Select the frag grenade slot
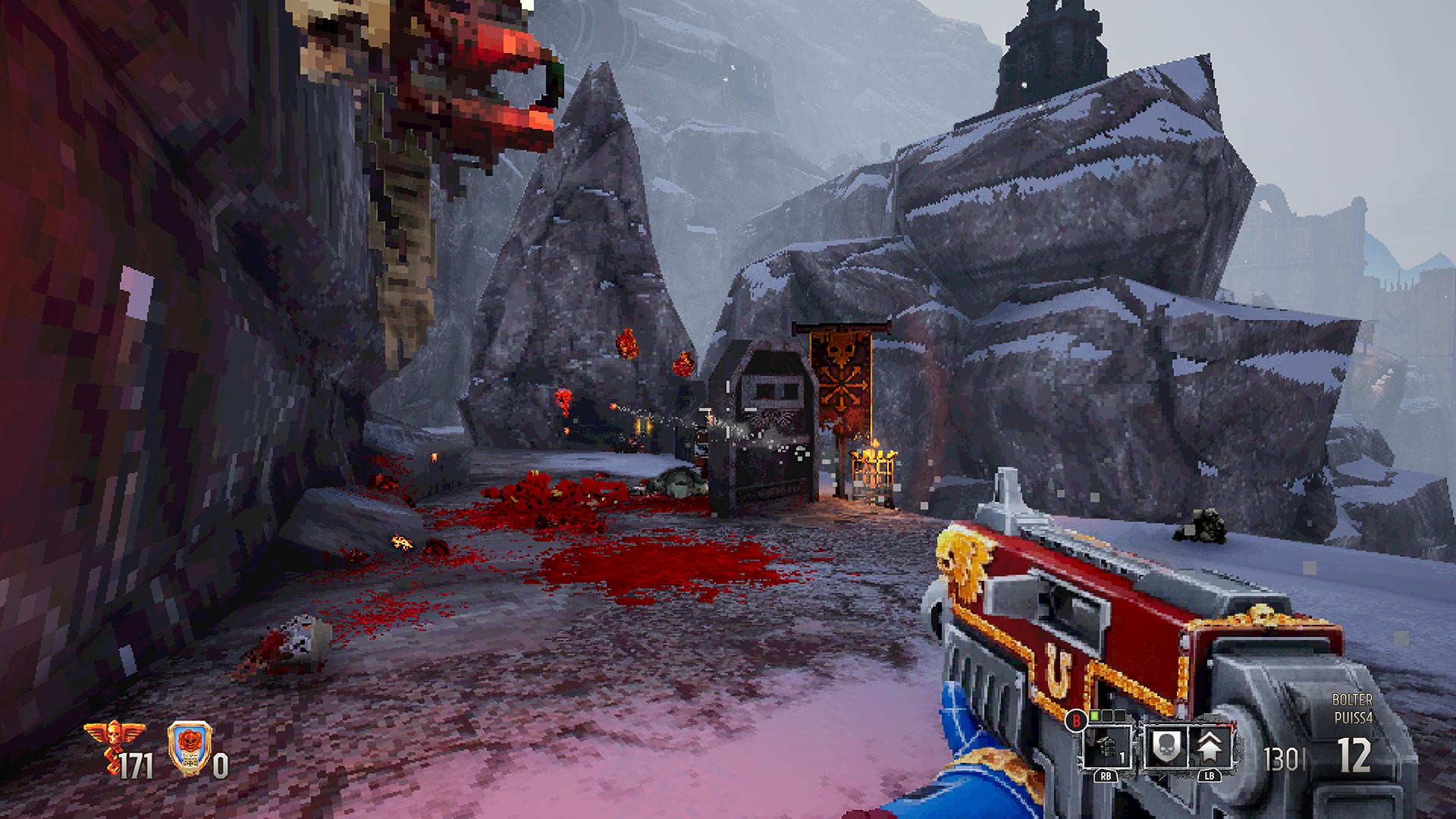 pyautogui.click(x=1106, y=745)
